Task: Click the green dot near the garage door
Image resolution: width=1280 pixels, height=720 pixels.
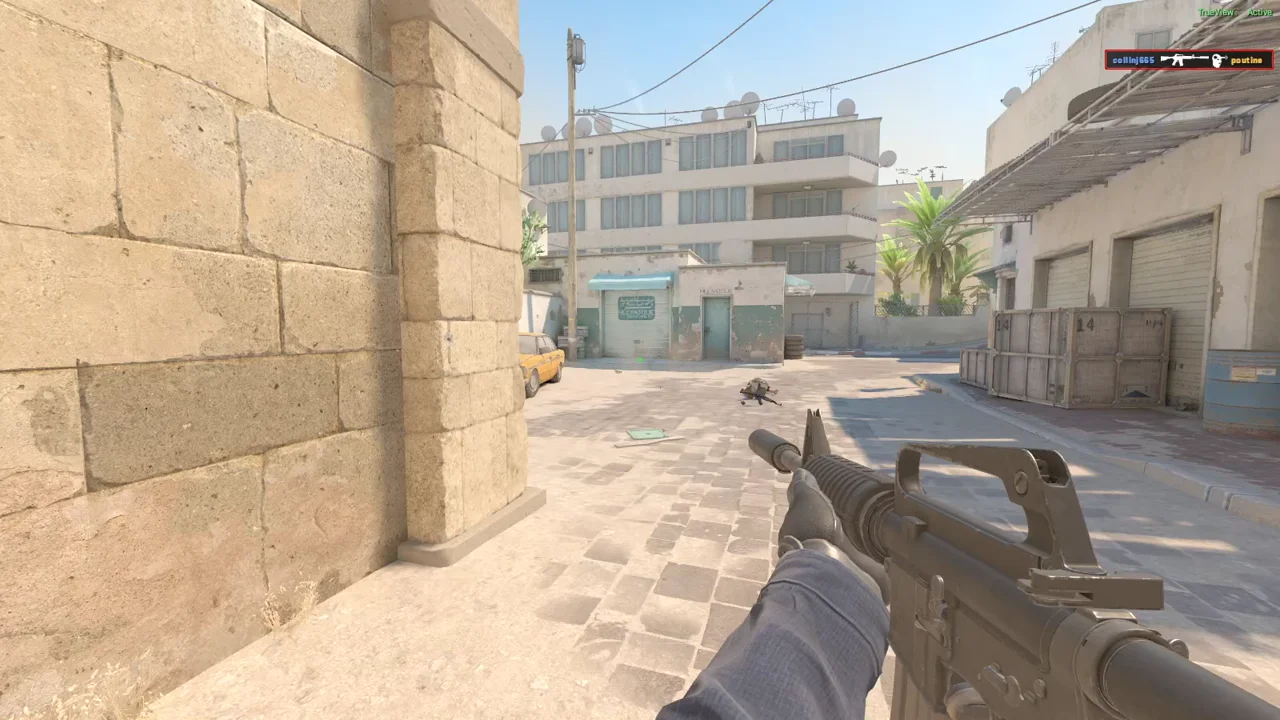Action: tap(641, 360)
